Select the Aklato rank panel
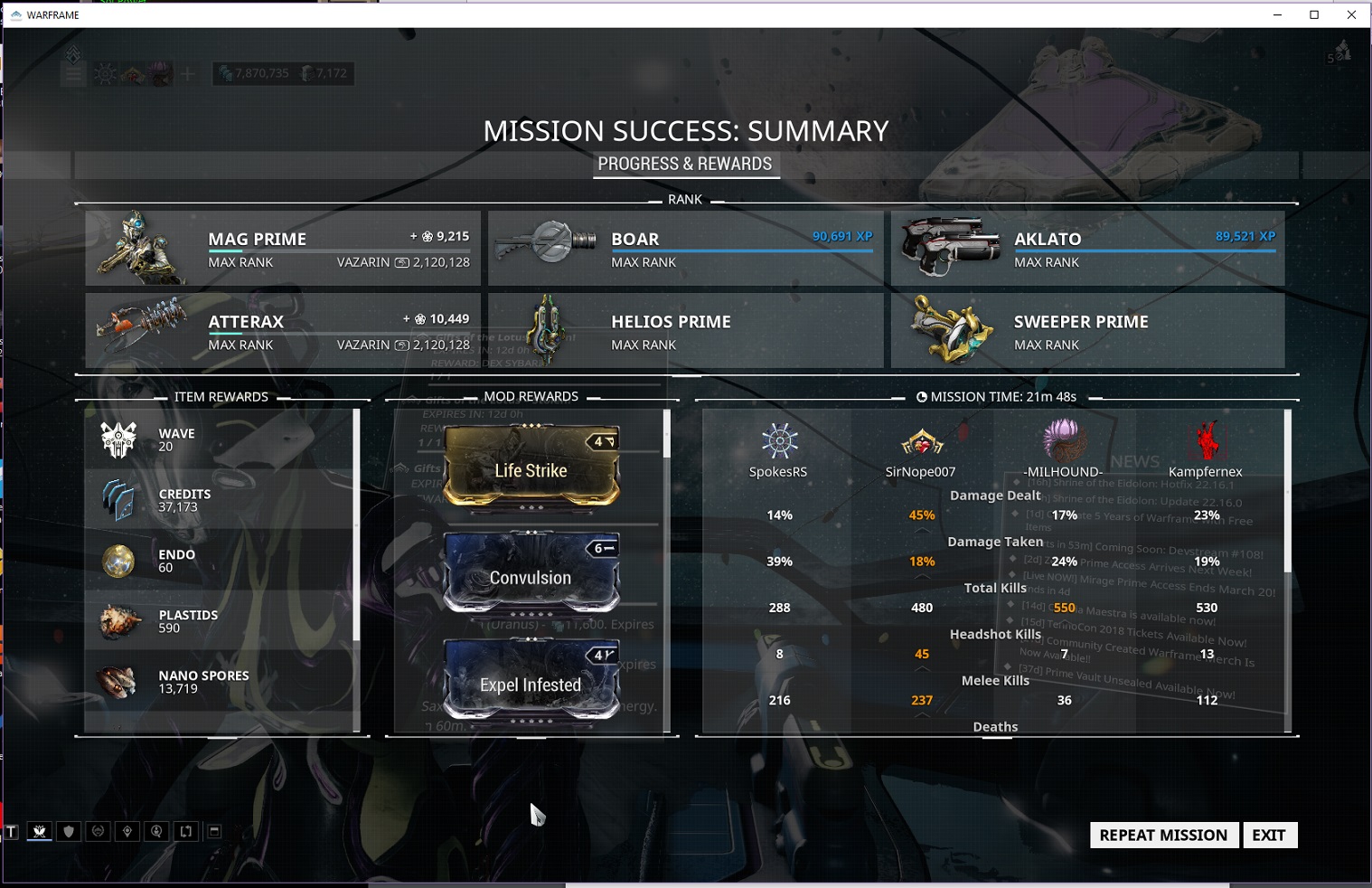 coord(1087,248)
